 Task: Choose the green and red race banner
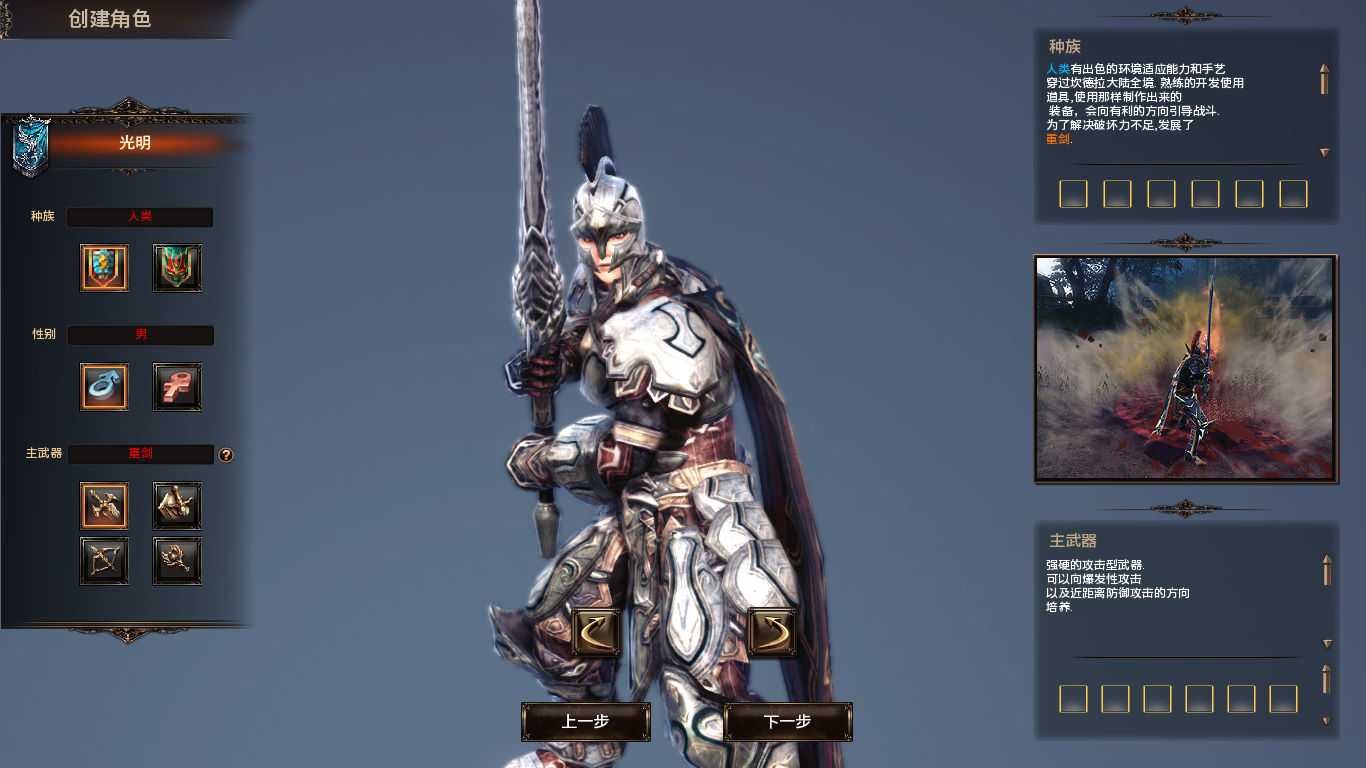[x=177, y=268]
